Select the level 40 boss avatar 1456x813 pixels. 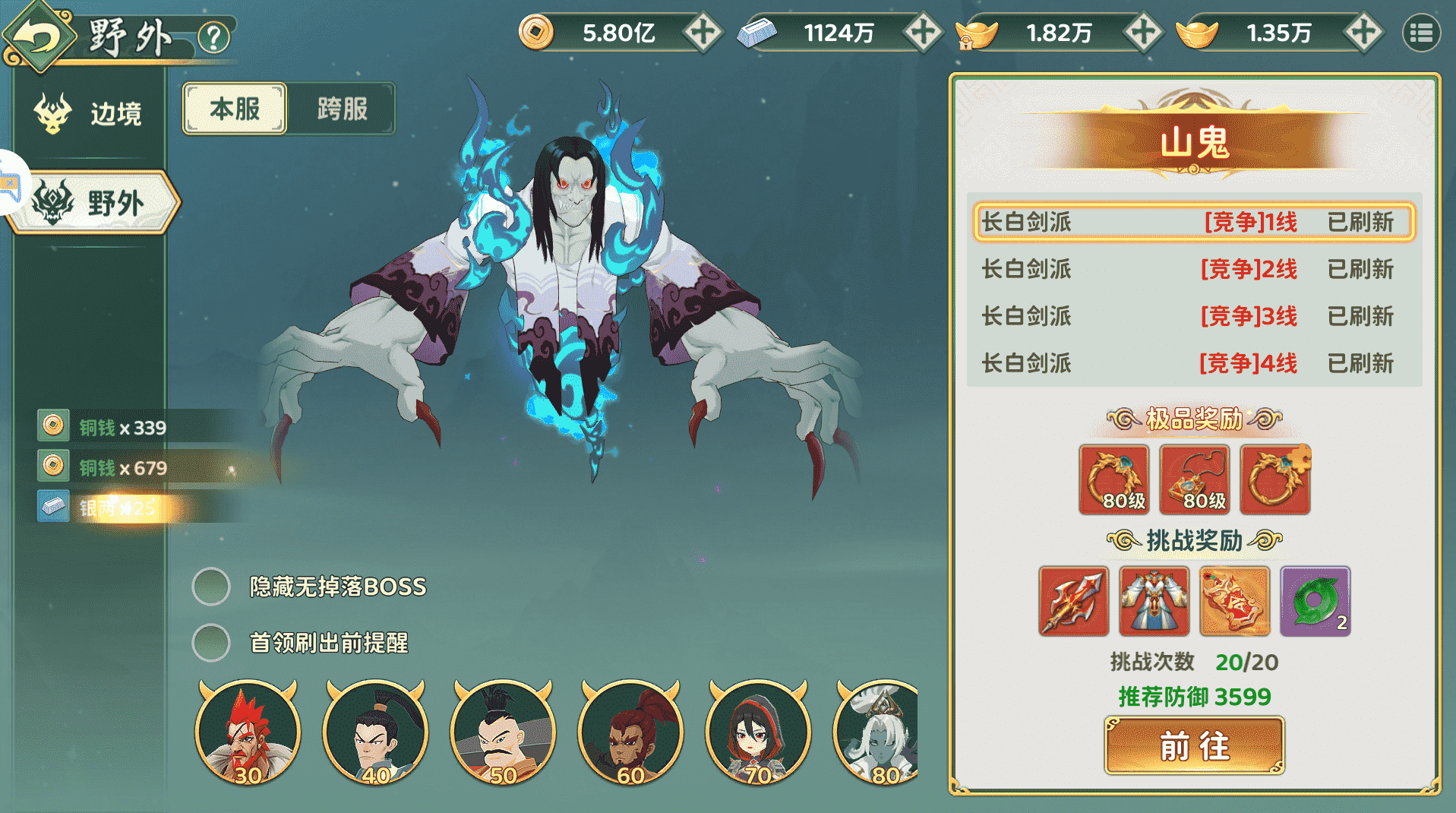tap(375, 732)
